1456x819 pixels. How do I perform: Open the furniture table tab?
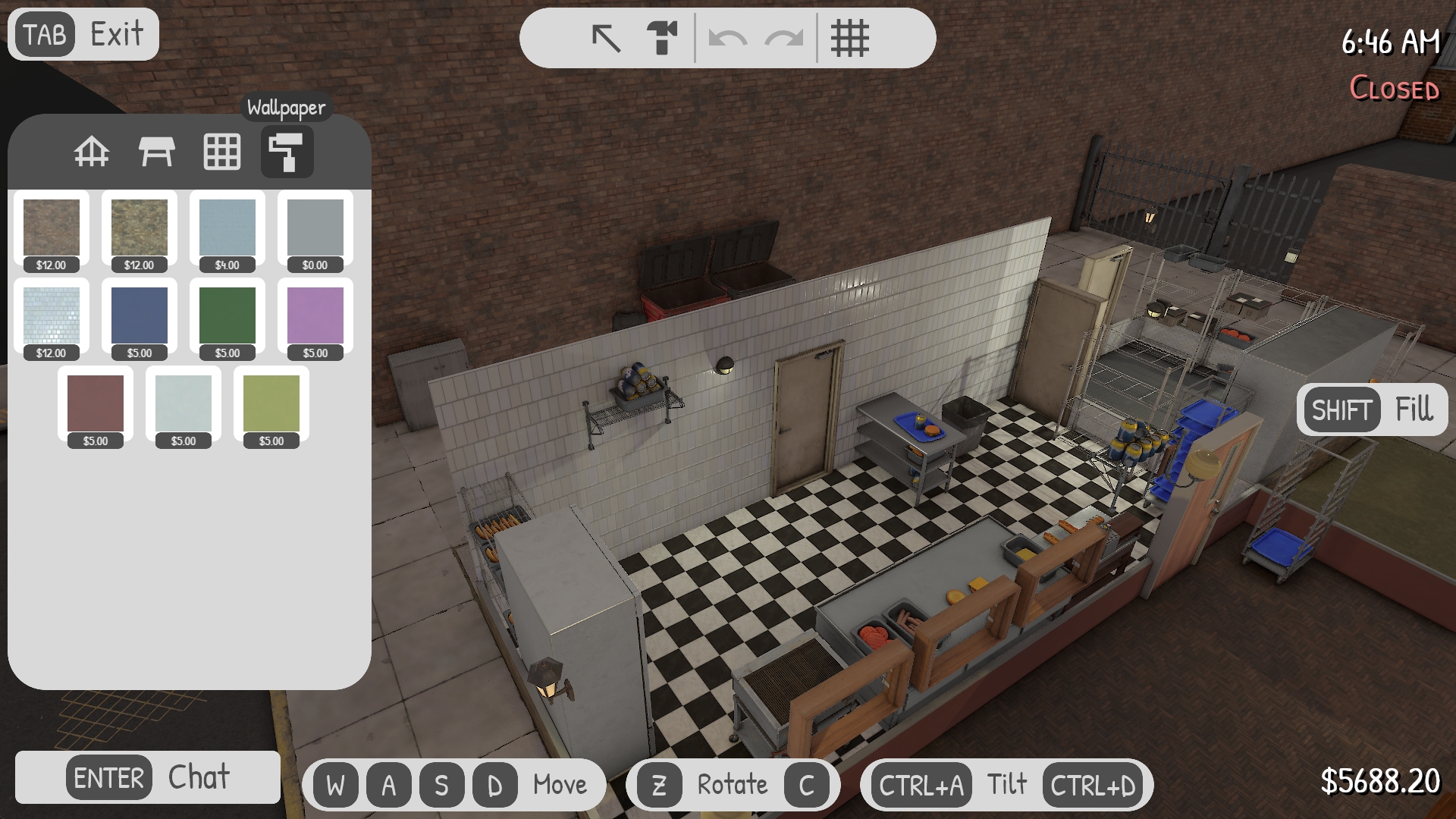(x=157, y=152)
